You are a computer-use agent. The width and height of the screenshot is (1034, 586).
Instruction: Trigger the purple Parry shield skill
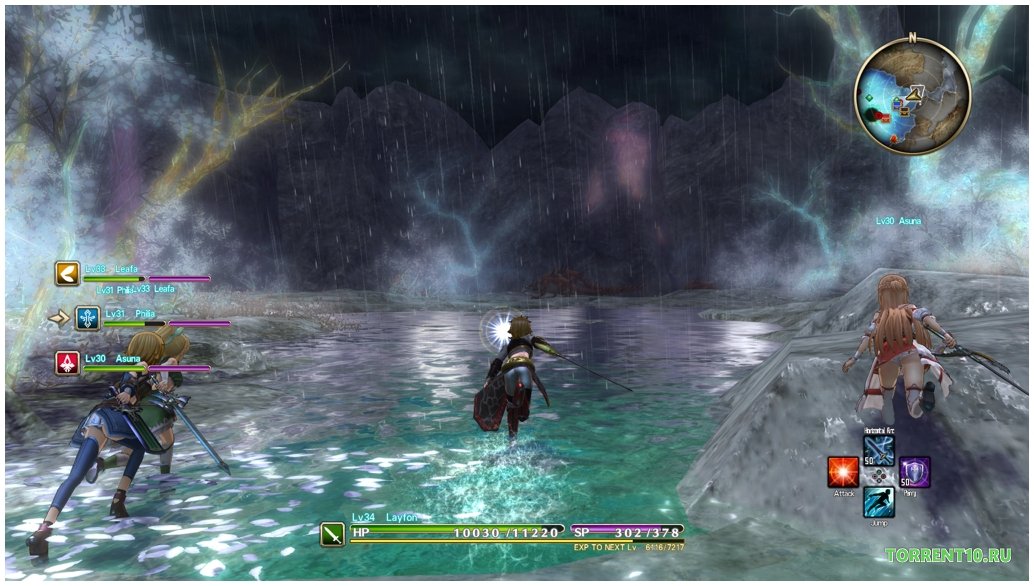click(x=914, y=472)
